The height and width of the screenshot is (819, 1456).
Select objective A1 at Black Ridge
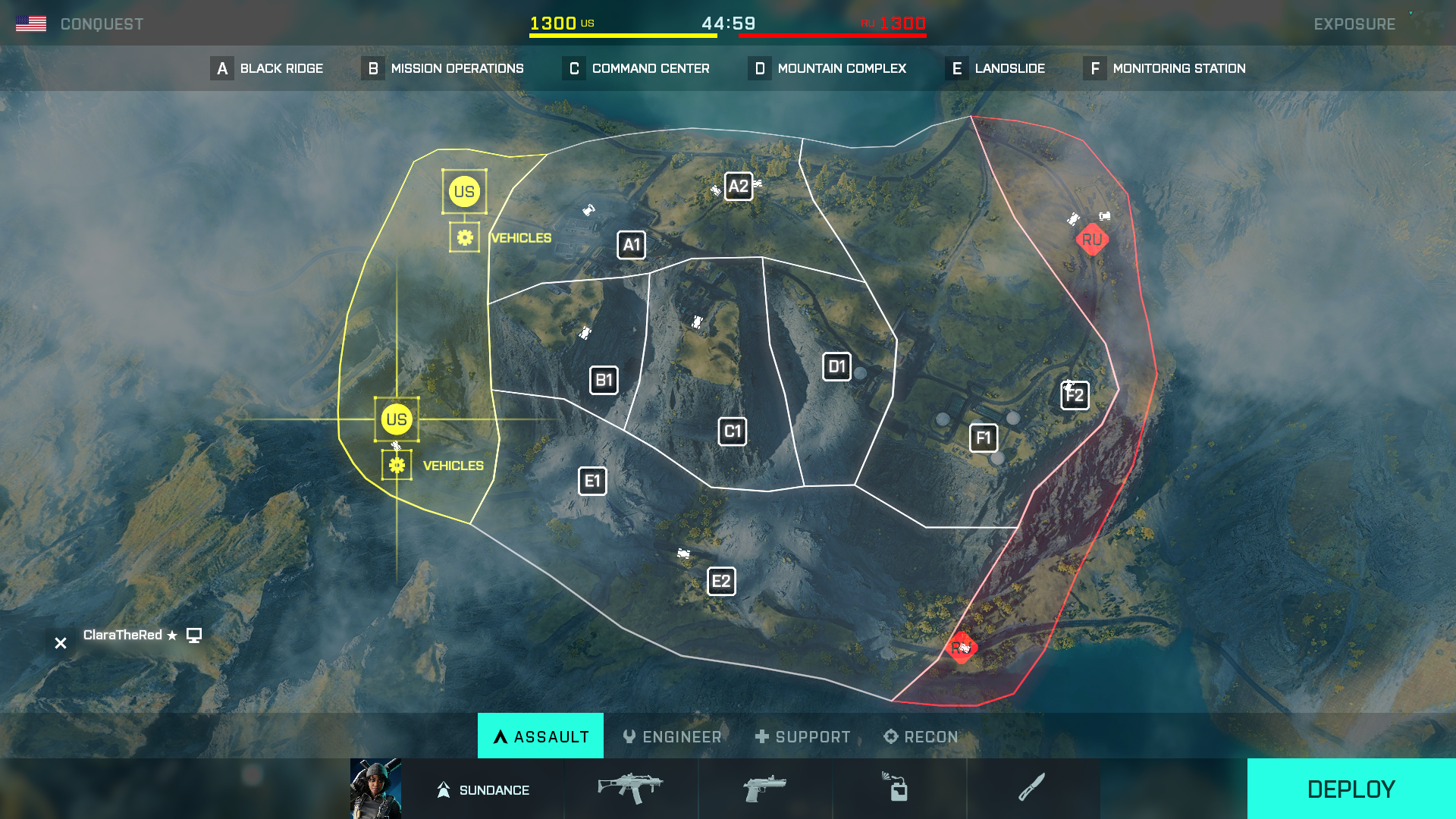point(632,245)
